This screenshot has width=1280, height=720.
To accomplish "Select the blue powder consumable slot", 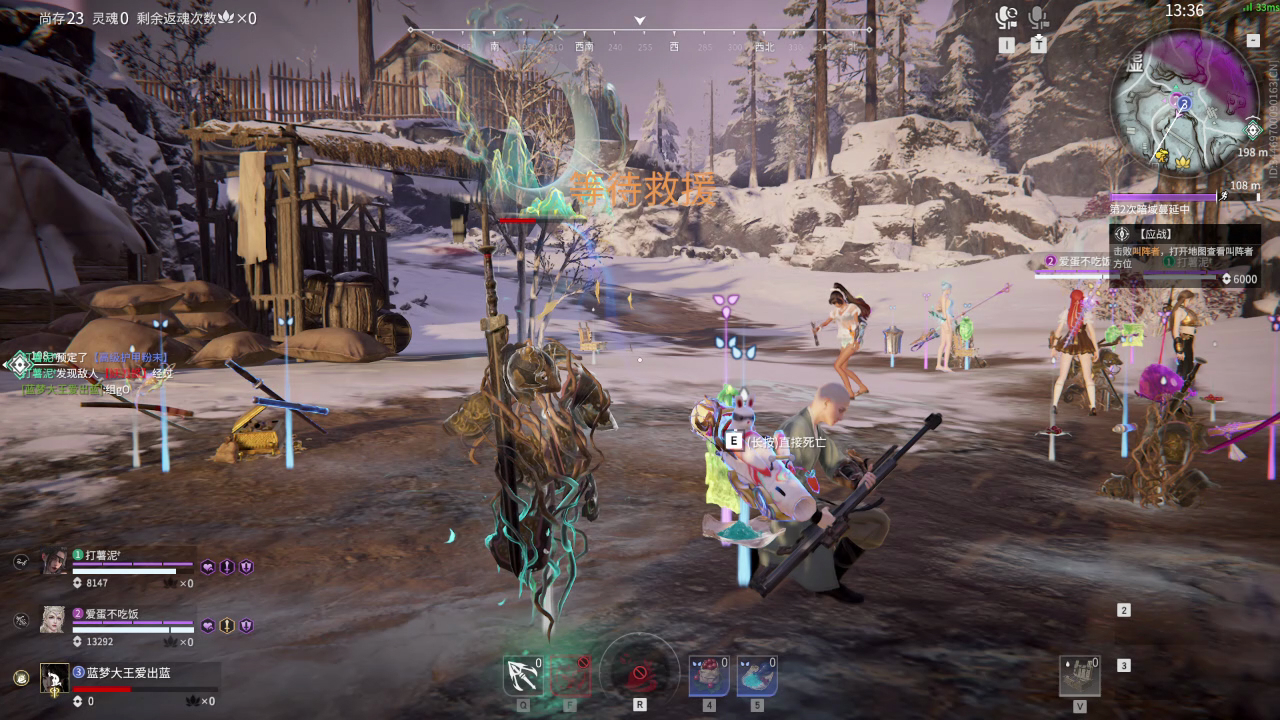I will click(x=757, y=676).
